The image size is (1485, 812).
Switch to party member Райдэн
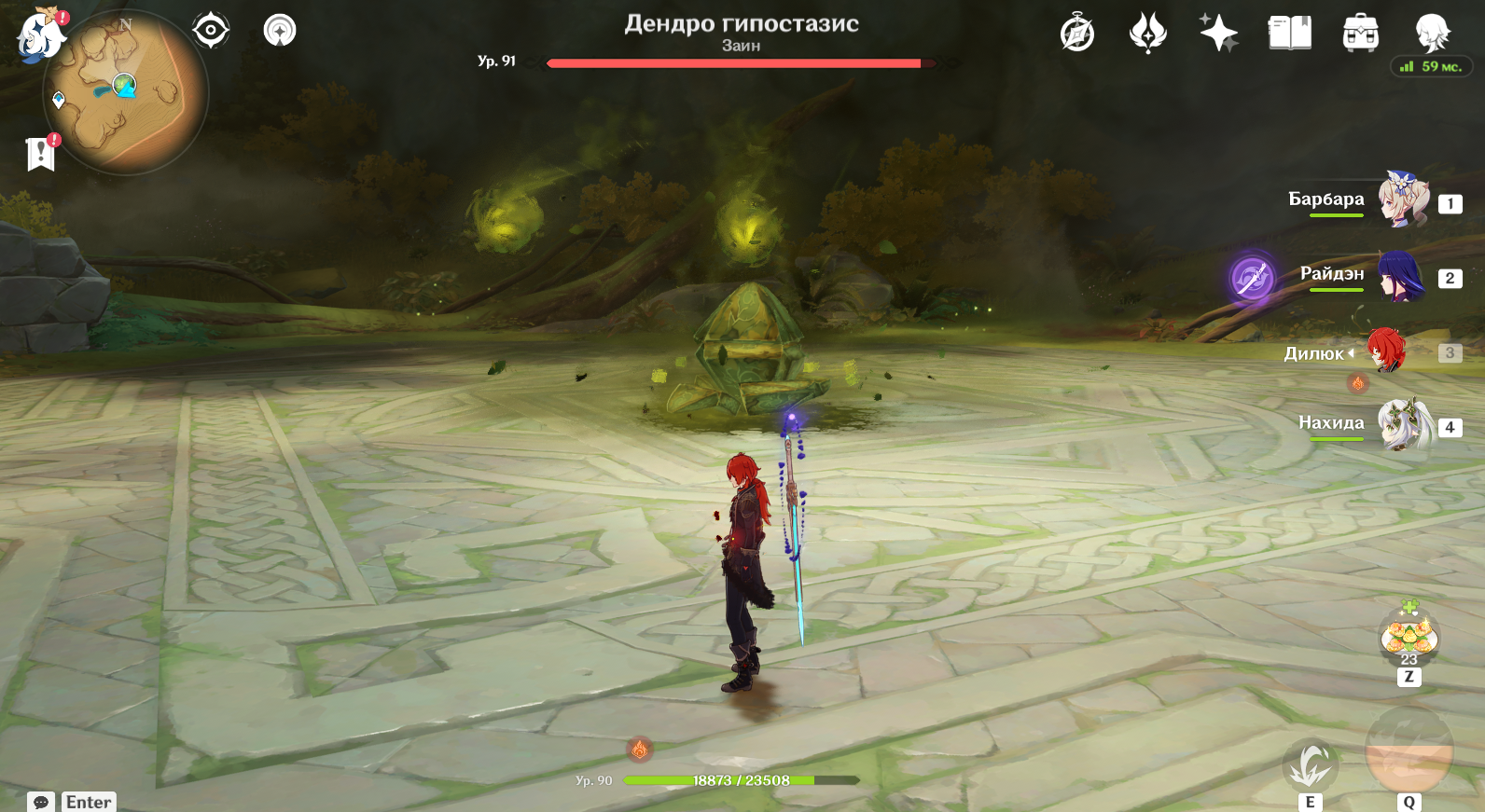[1400, 276]
